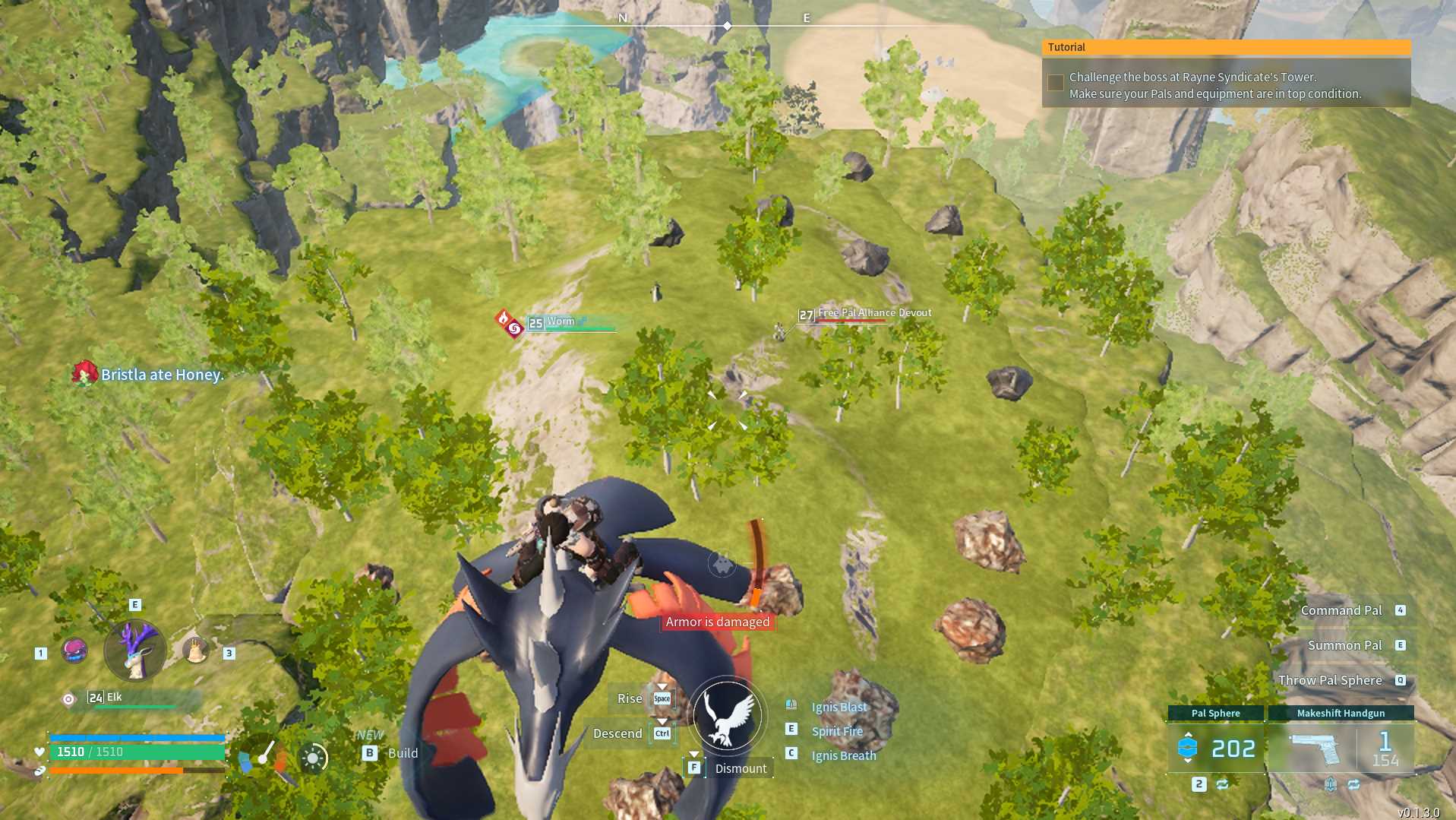
Task: Choose the pink Pal in party slot 1
Action: (x=74, y=651)
